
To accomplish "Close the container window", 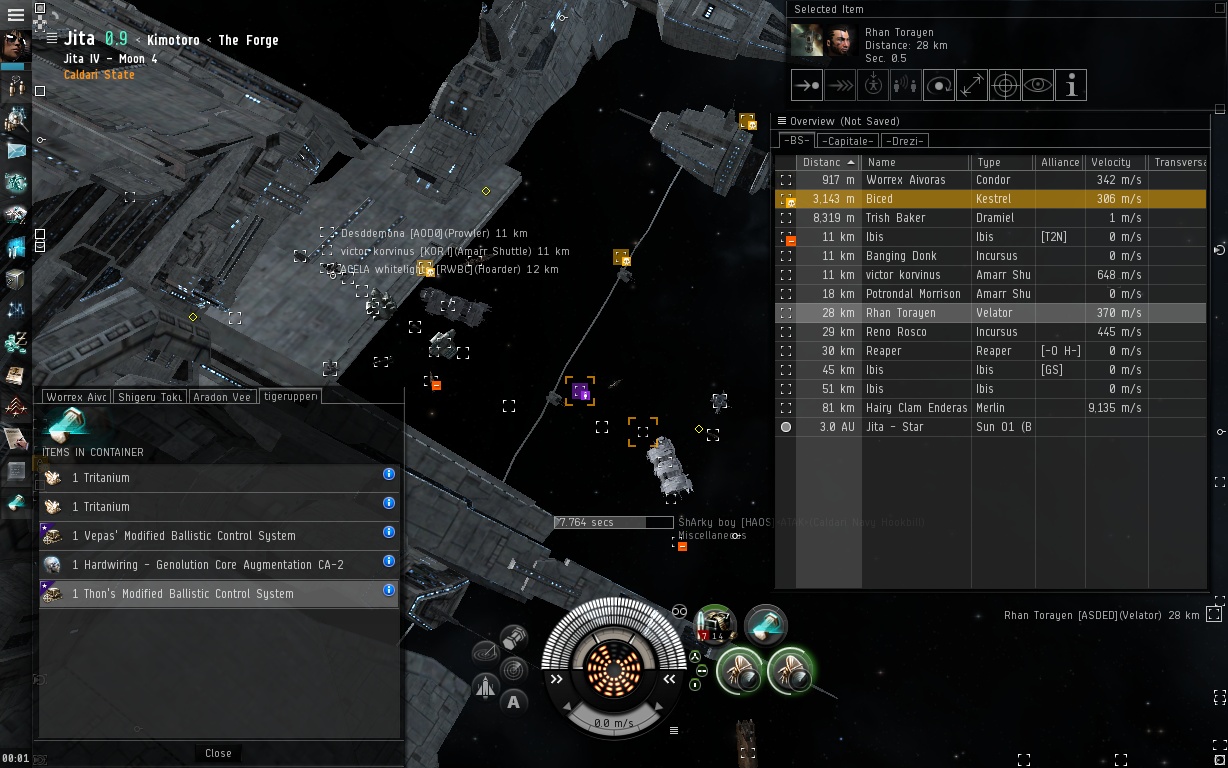I will click(218, 753).
